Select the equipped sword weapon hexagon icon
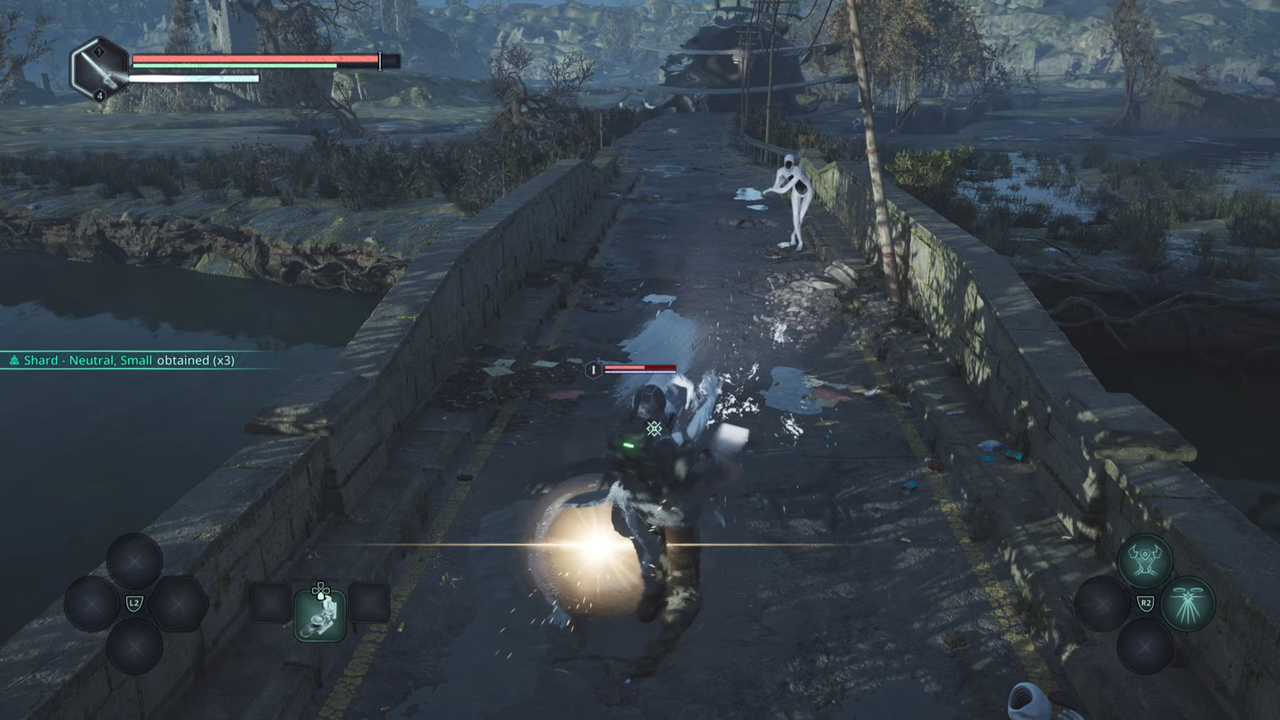Screen dimensions: 1280x720 coord(100,67)
